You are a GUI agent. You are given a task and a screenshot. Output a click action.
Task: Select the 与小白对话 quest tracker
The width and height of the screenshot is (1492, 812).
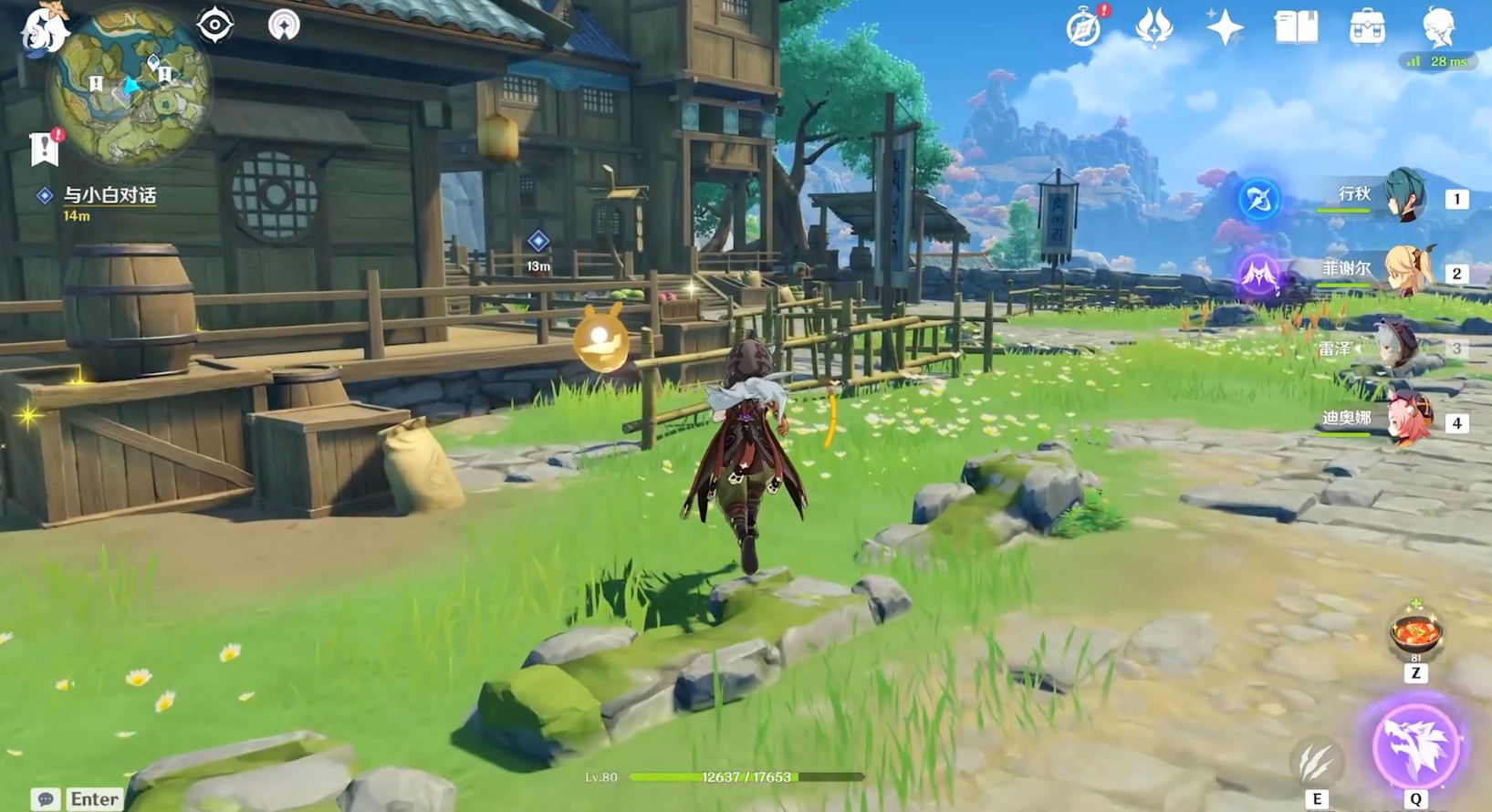pyautogui.click(x=109, y=195)
